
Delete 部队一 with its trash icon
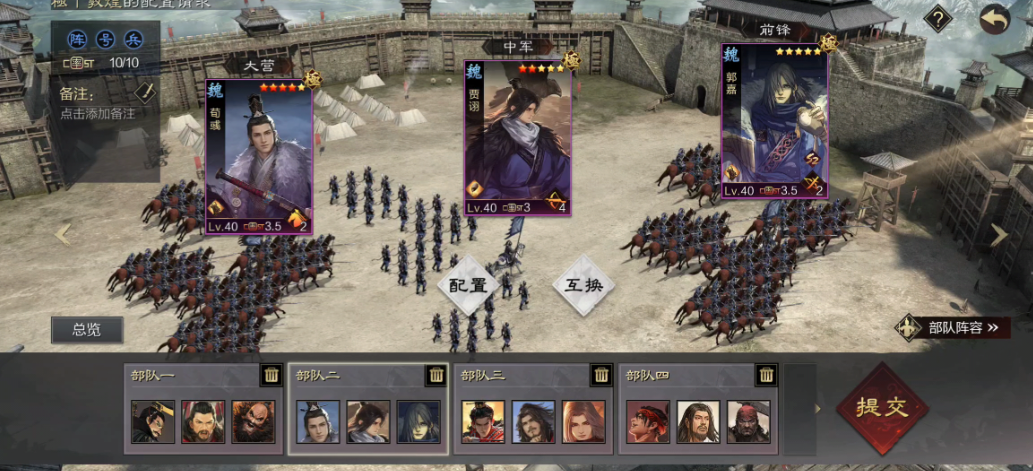point(270,375)
